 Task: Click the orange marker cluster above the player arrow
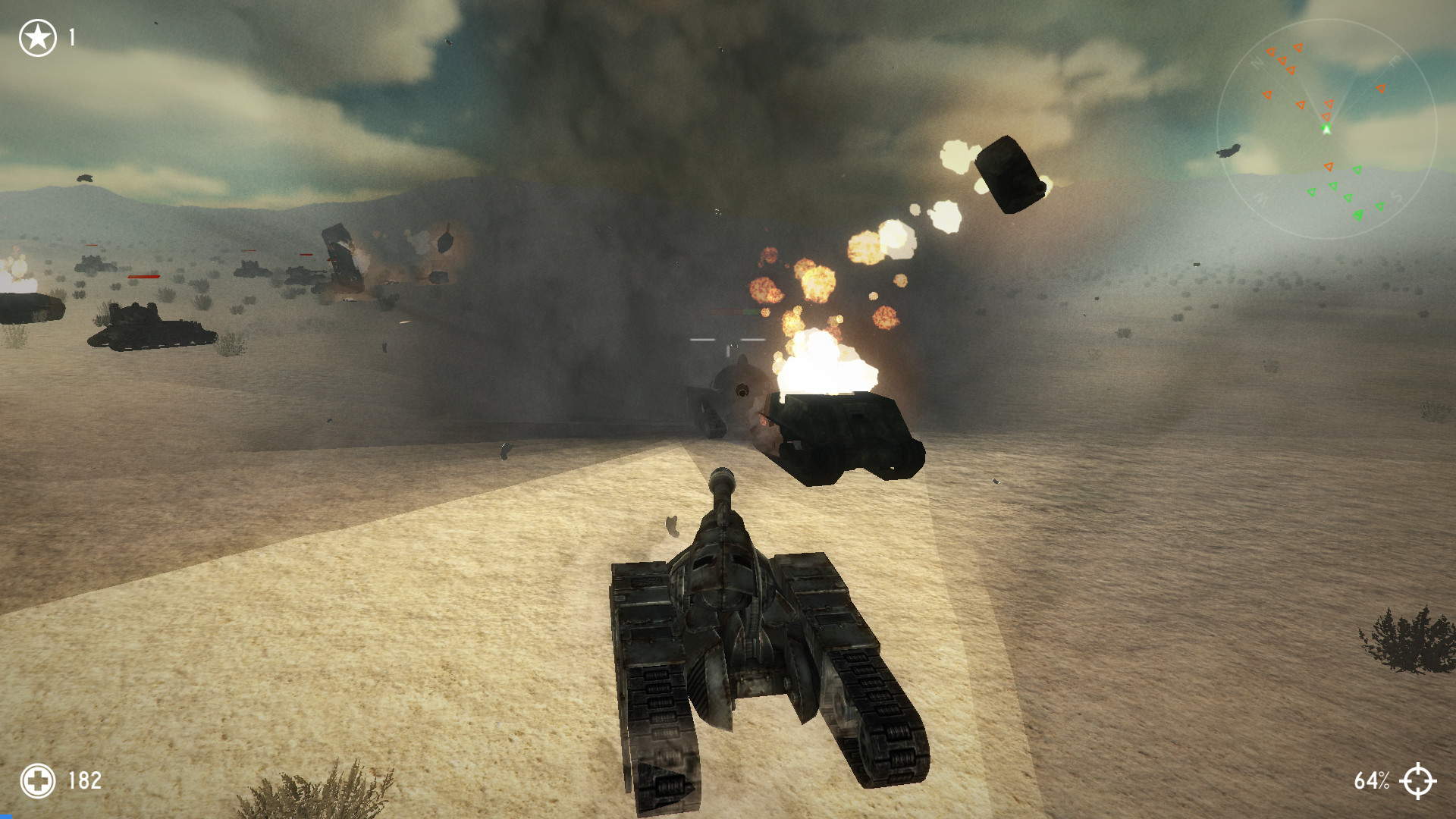click(1327, 115)
